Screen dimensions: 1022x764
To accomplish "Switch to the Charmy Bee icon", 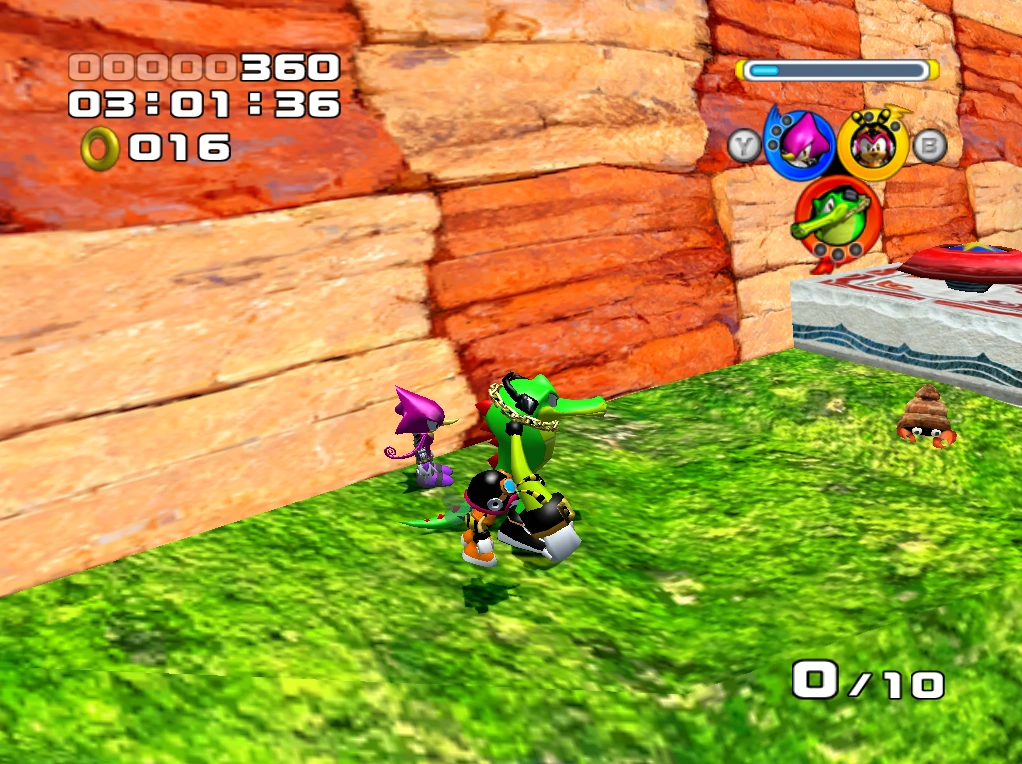I will coord(871,143).
